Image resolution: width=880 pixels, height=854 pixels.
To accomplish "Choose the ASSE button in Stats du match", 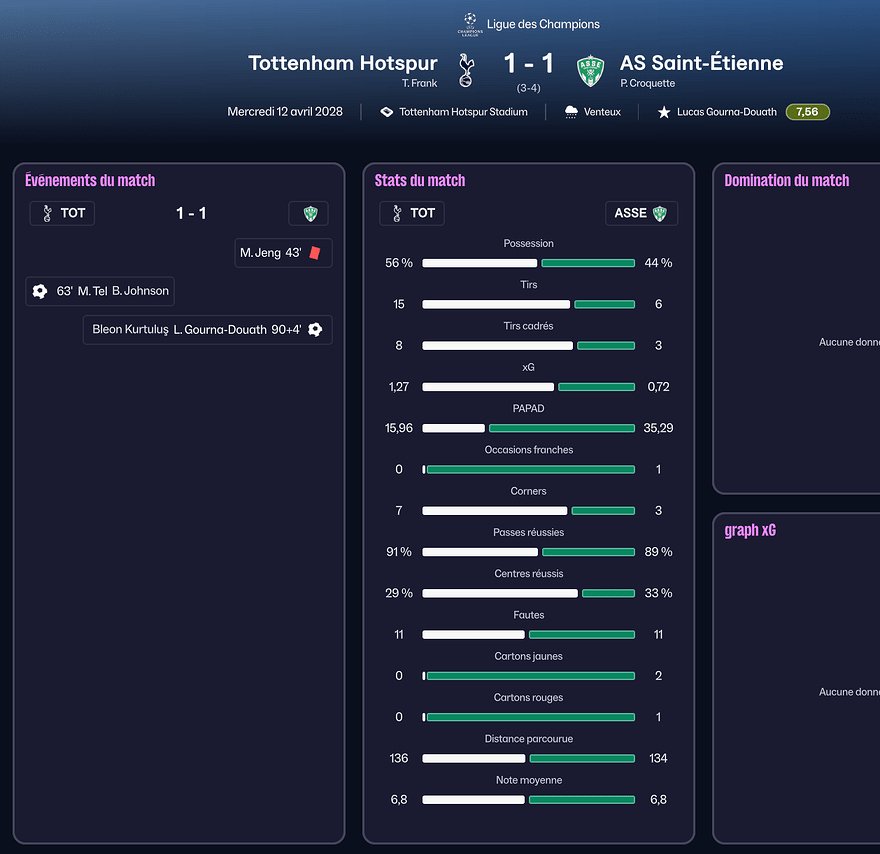I will click(641, 213).
